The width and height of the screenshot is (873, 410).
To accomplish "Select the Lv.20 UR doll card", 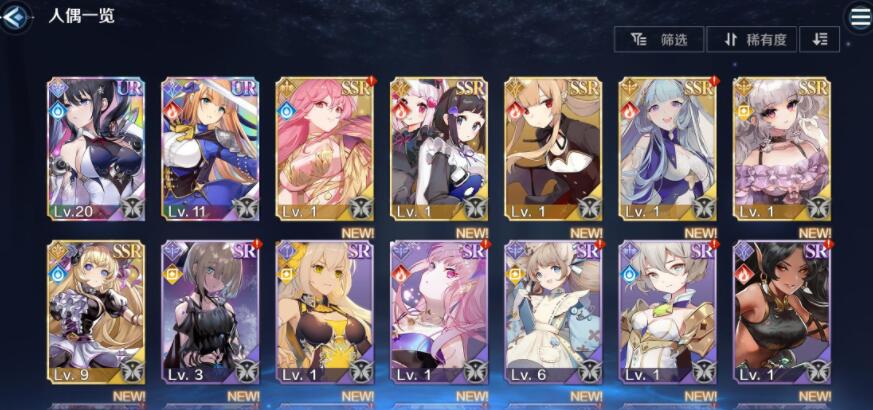I will tap(95, 148).
